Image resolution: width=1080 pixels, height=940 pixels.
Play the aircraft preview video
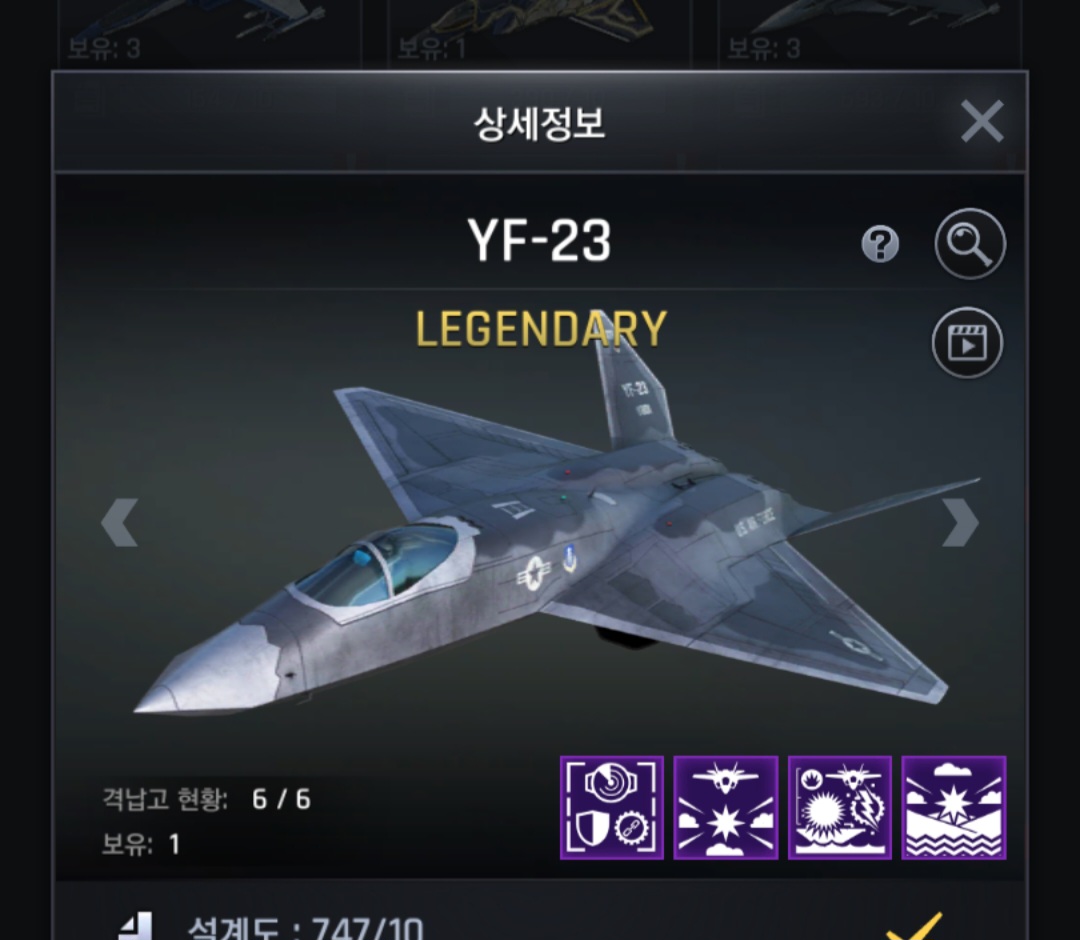click(967, 343)
